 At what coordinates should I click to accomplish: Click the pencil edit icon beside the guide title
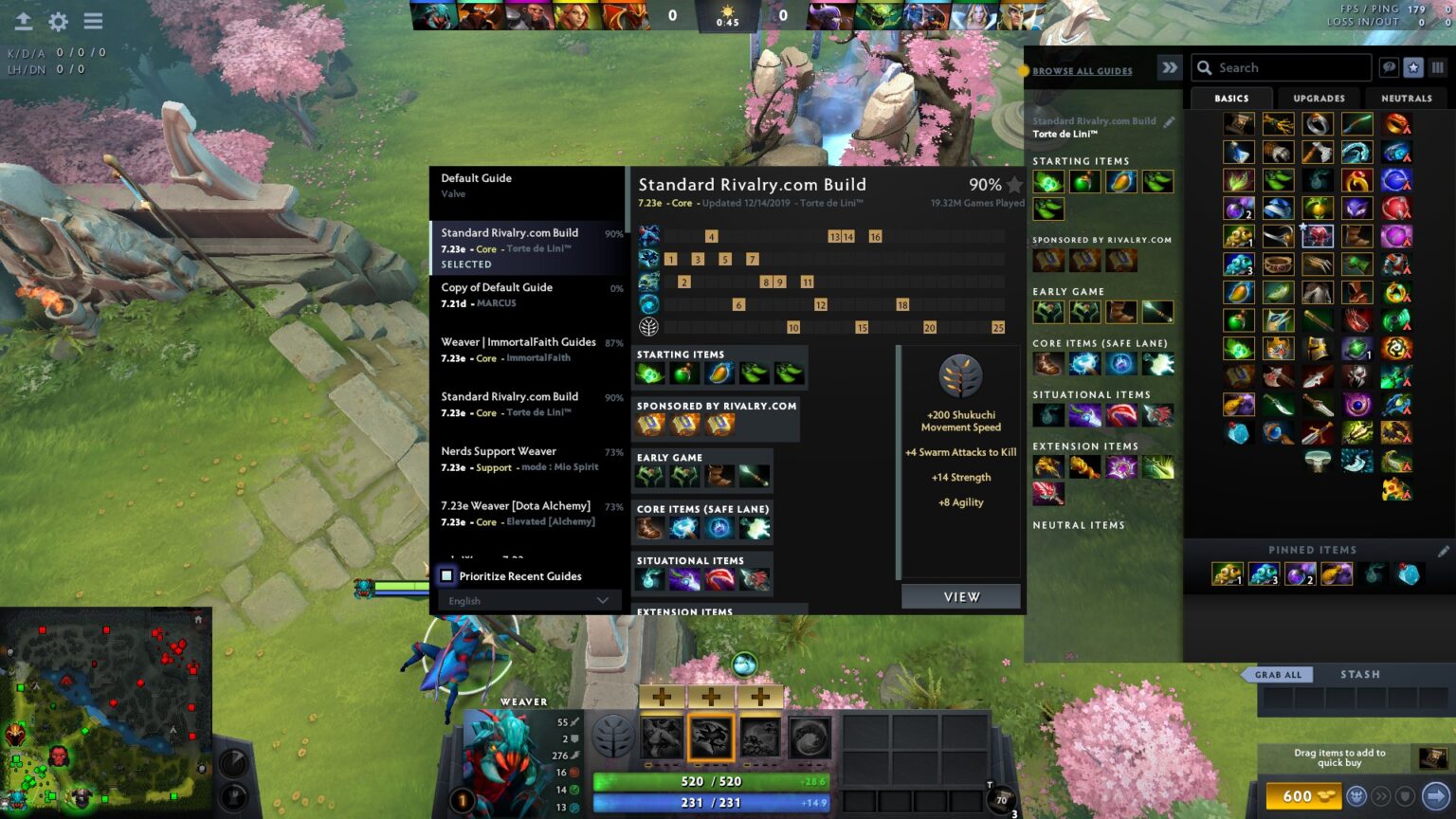[x=1169, y=121]
